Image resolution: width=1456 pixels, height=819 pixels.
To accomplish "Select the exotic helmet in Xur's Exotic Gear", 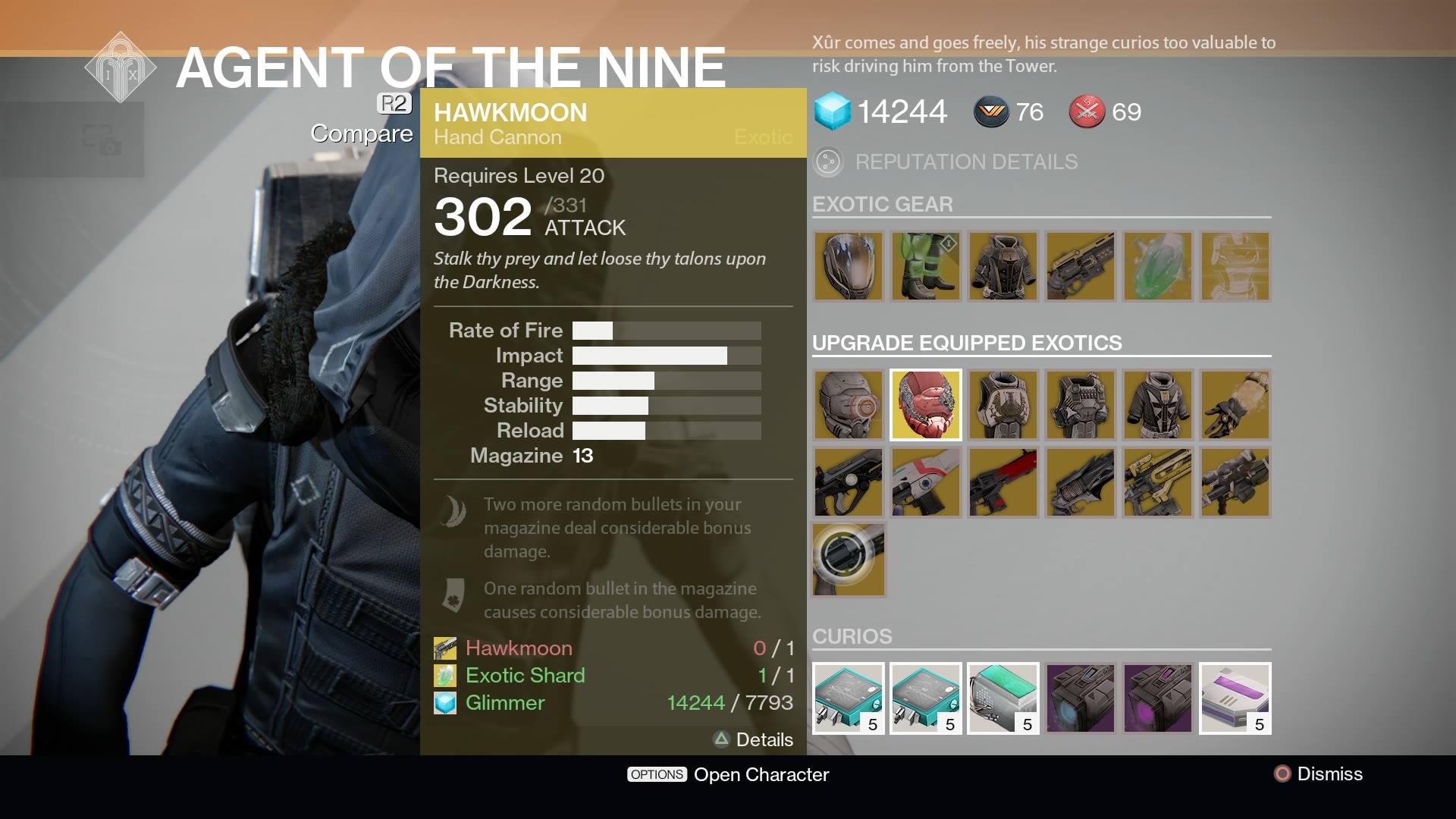I will click(848, 267).
